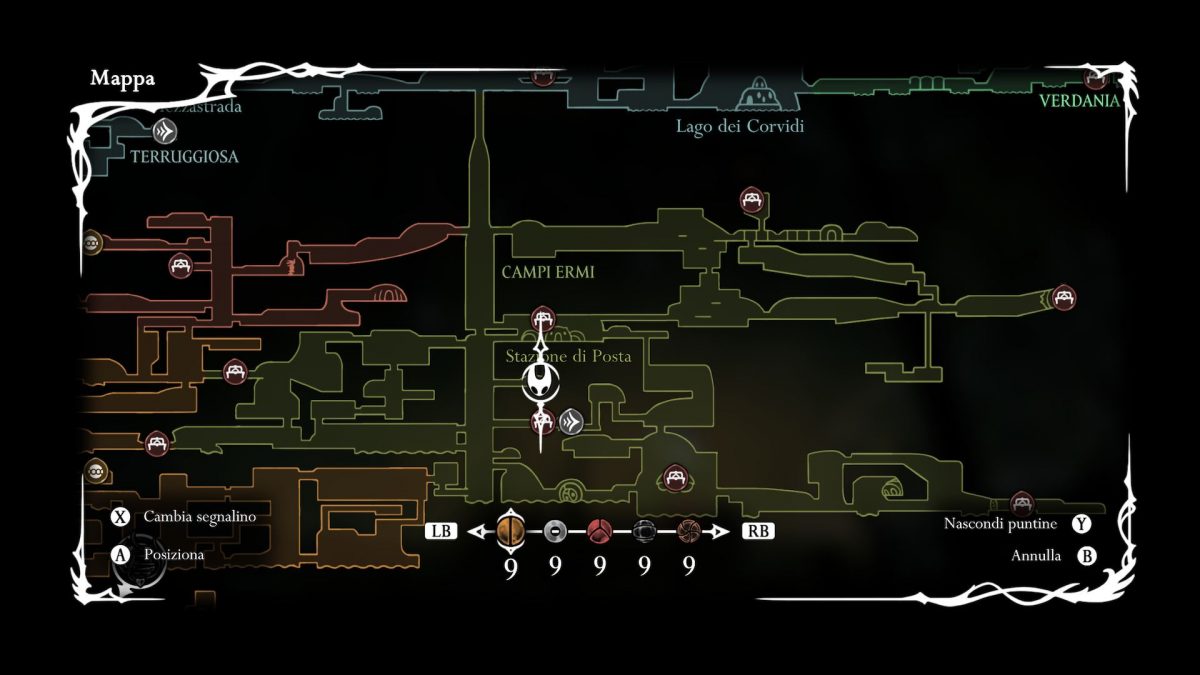Click the bench marker in the red area
Viewport: 1200px width, 675px height.
point(181,266)
